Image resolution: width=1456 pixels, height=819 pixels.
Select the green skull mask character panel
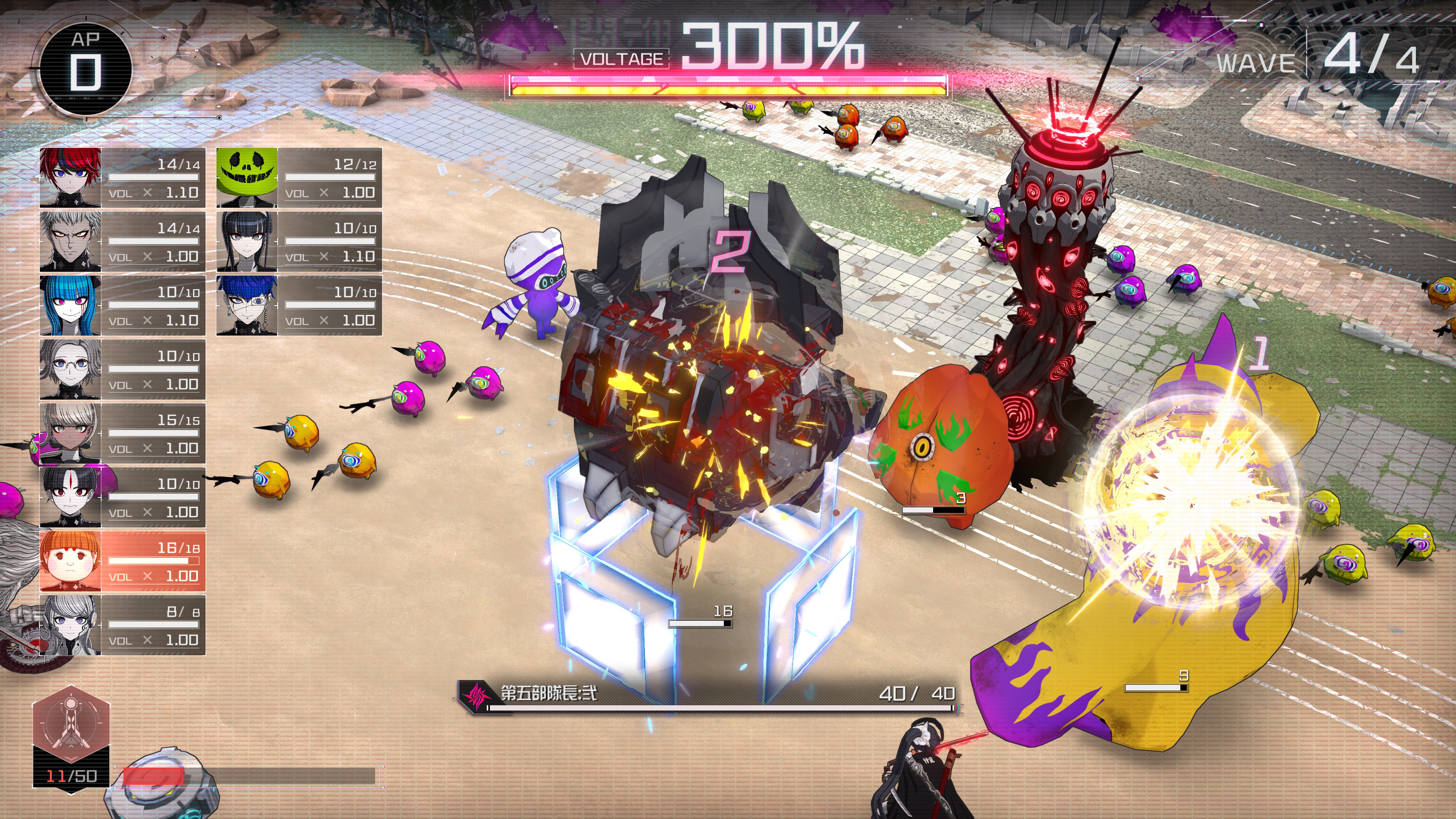tap(299, 178)
